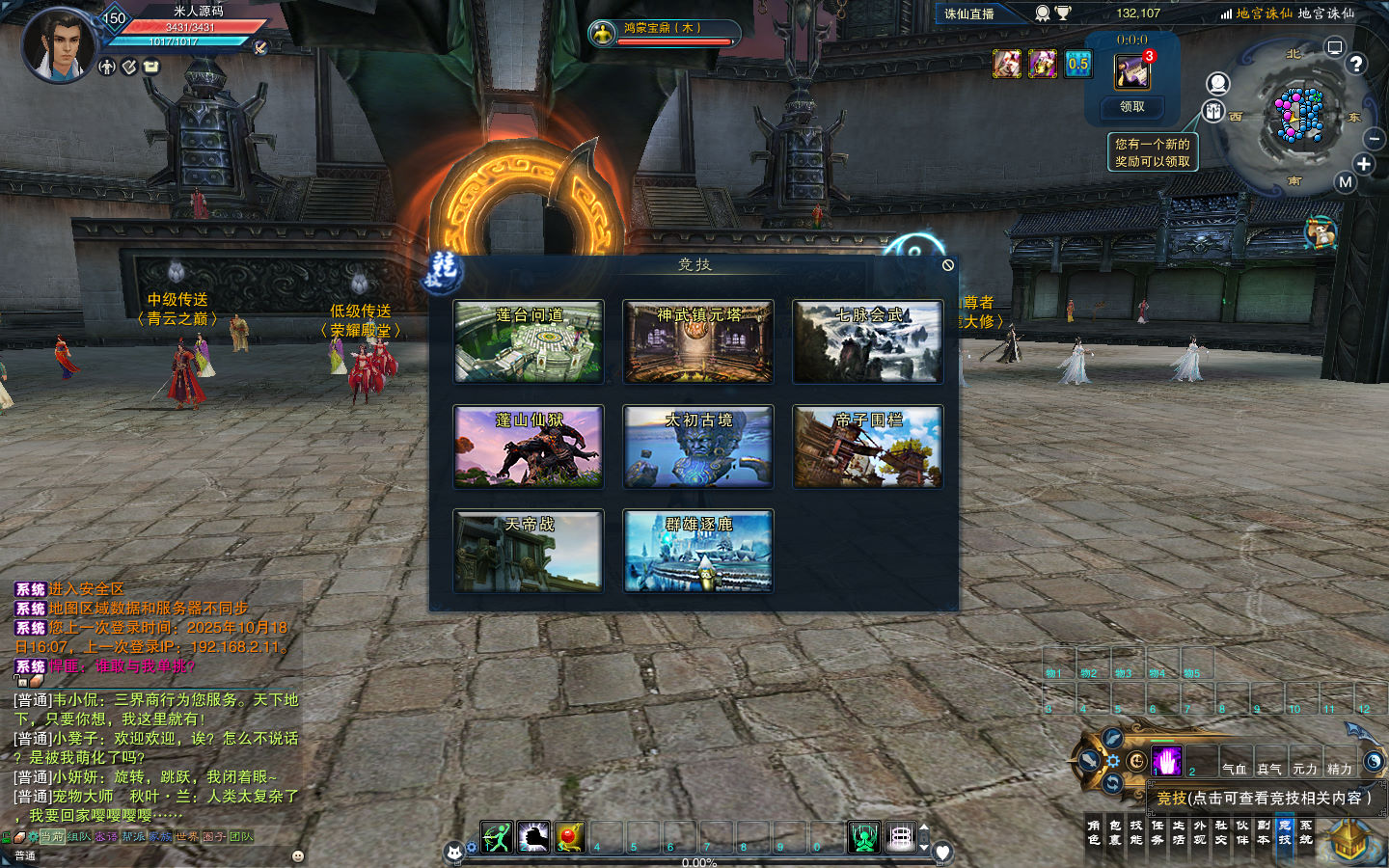The height and width of the screenshot is (868, 1389).
Task: Choose the 七脉会武 competition tile
Action: (868, 341)
